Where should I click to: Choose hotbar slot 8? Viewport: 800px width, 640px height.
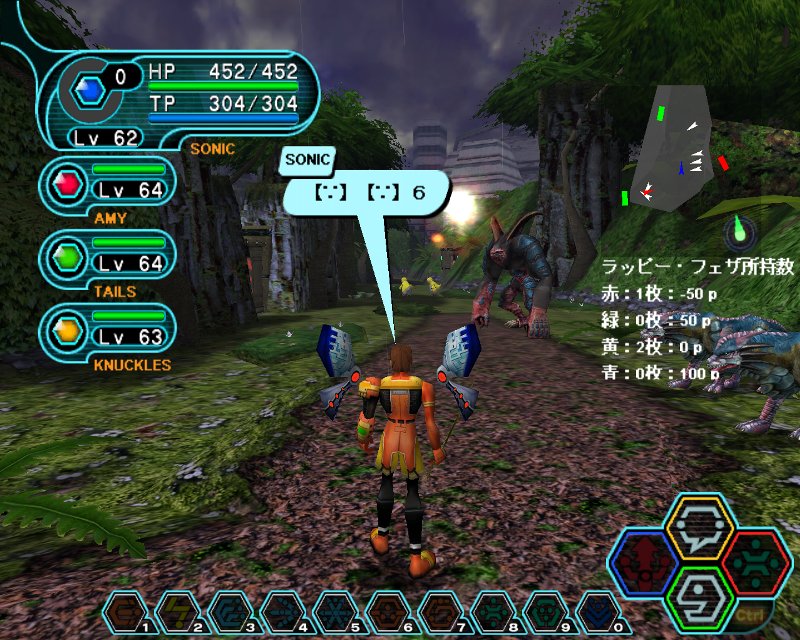point(491,612)
